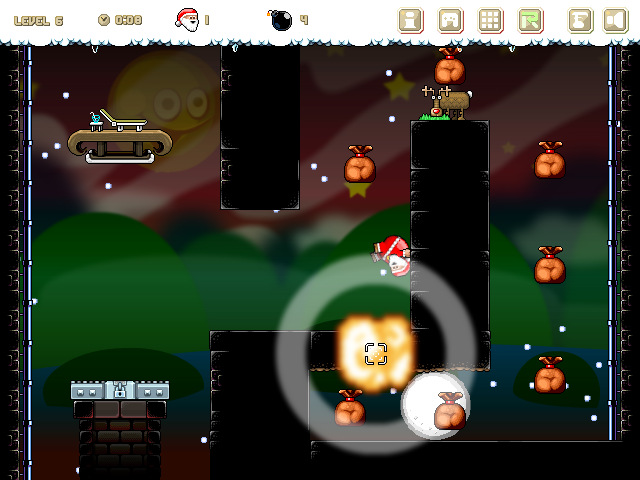This screenshot has width=640, height=480.
Task: Click the gamepad controls button
Action: point(451,20)
